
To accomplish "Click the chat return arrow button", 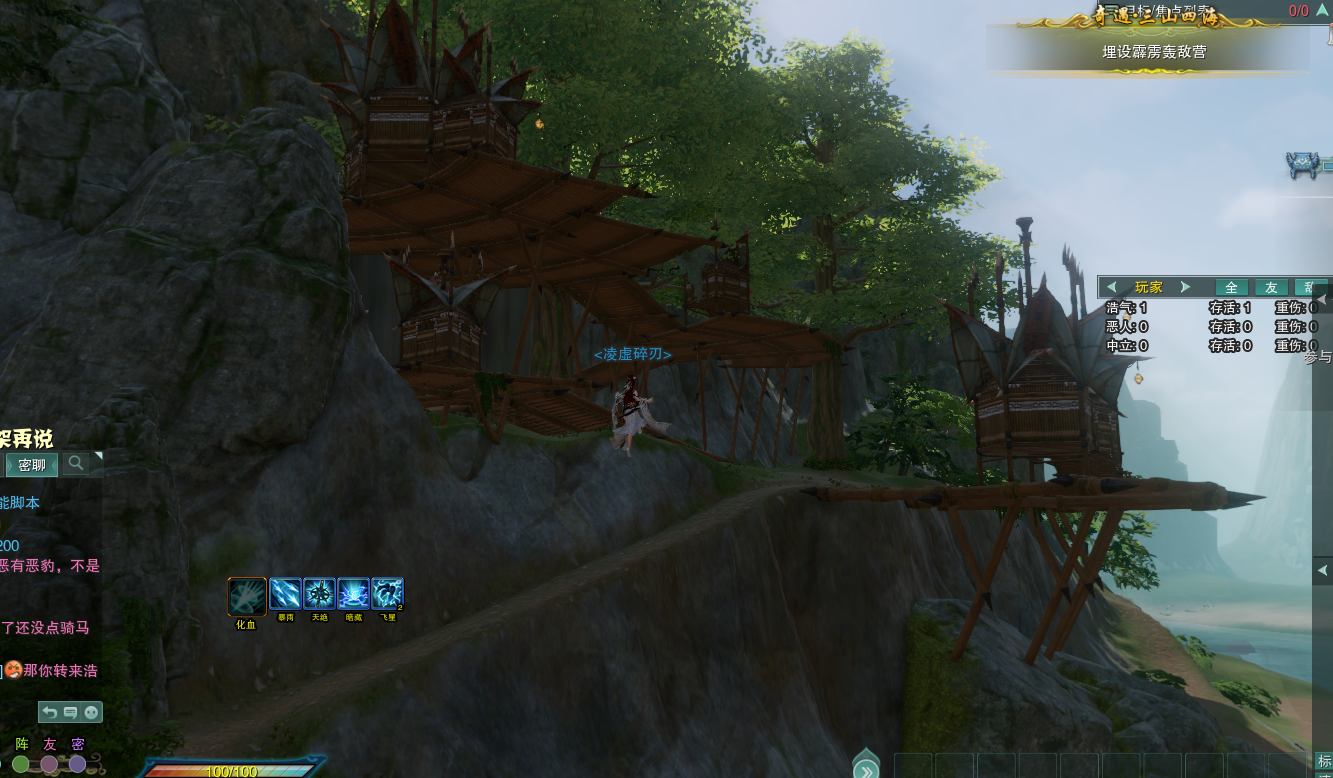I will pos(49,712).
